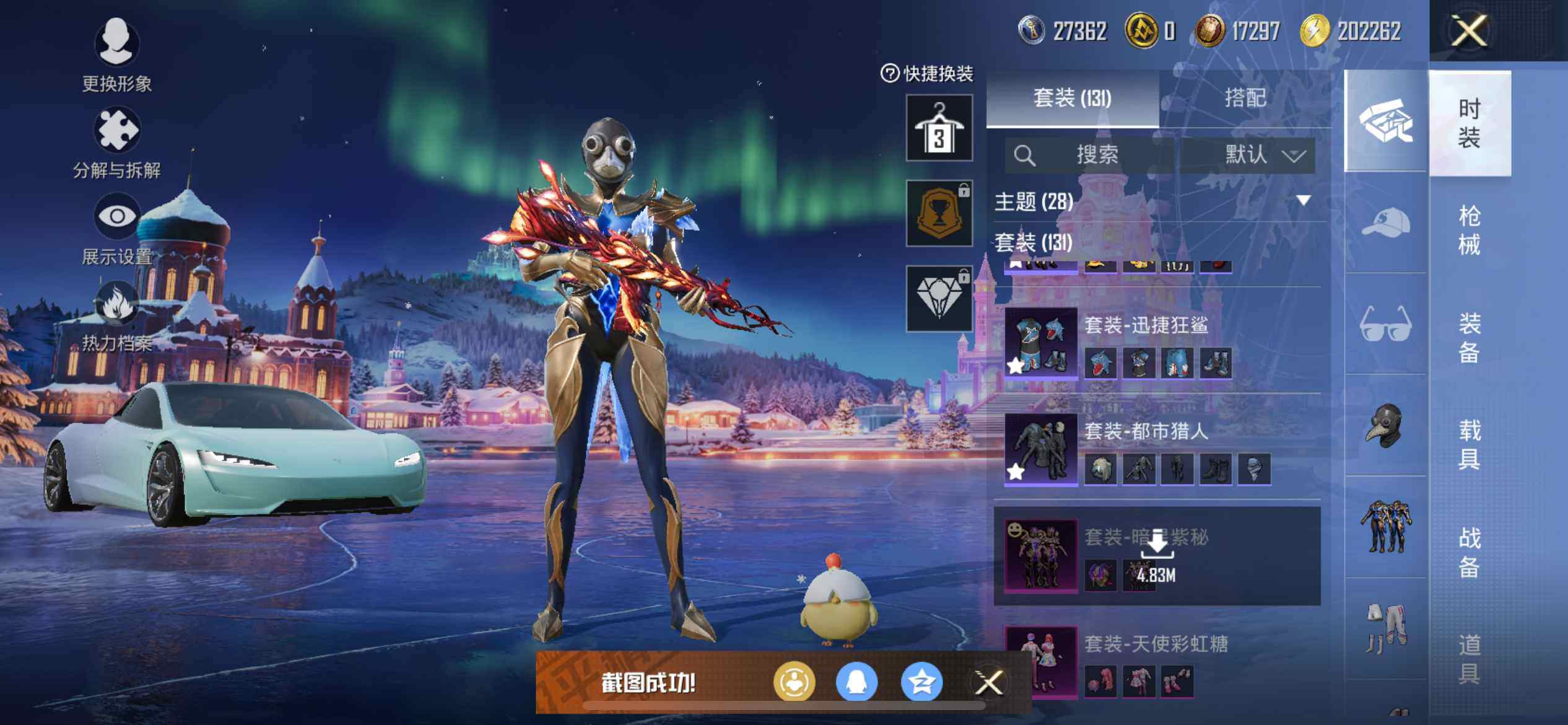Image resolution: width=1568 pixels, height=725 pixels.
Task: Expand the 主题 (28) theme section
Action: point(1303,201)
